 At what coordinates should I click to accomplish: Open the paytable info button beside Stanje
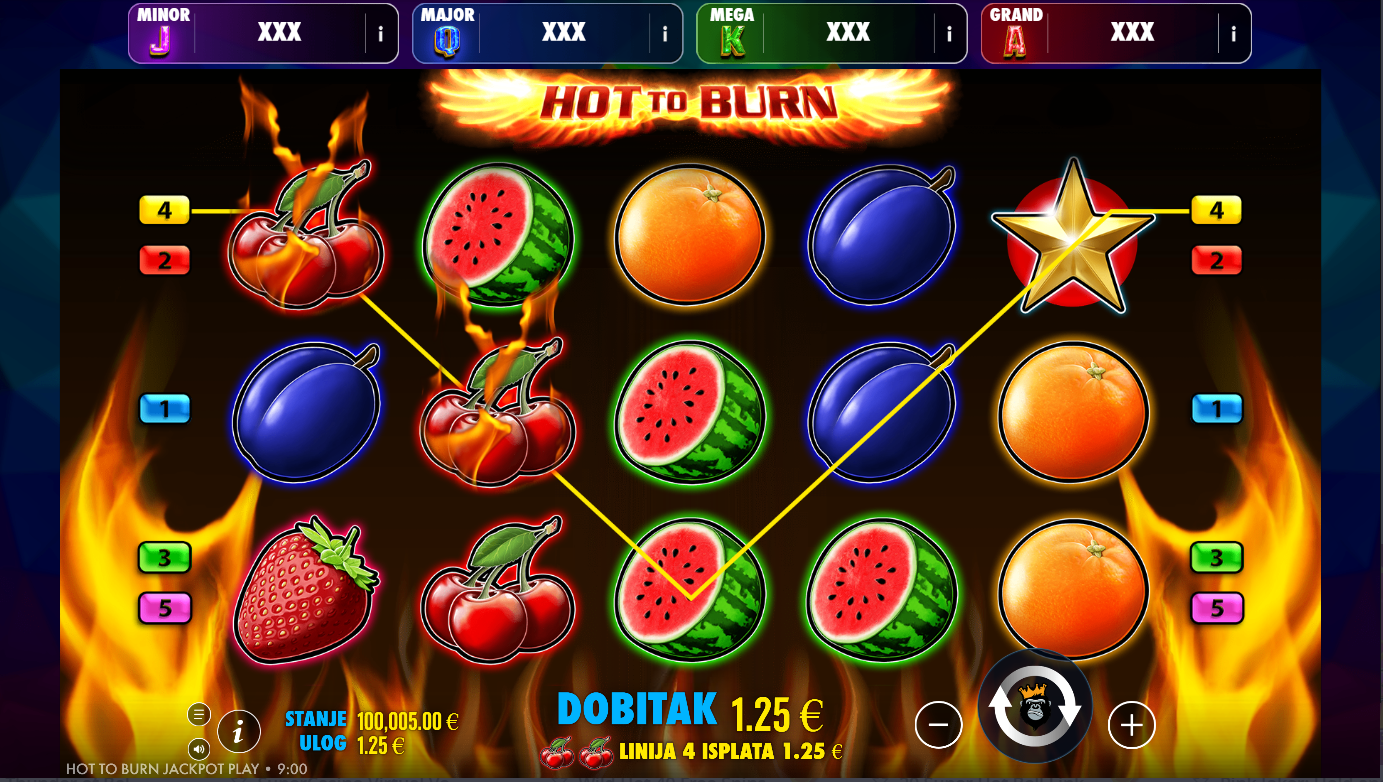238,732
